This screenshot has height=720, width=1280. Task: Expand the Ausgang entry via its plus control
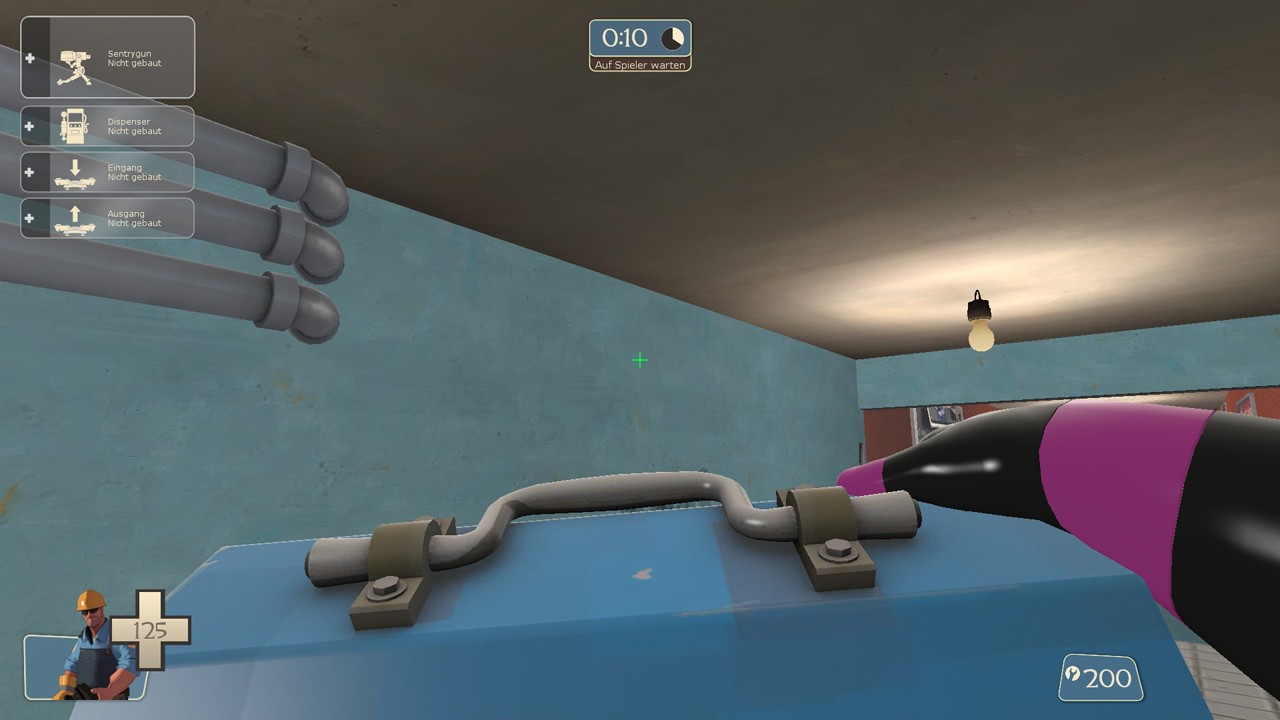[29, 218]
